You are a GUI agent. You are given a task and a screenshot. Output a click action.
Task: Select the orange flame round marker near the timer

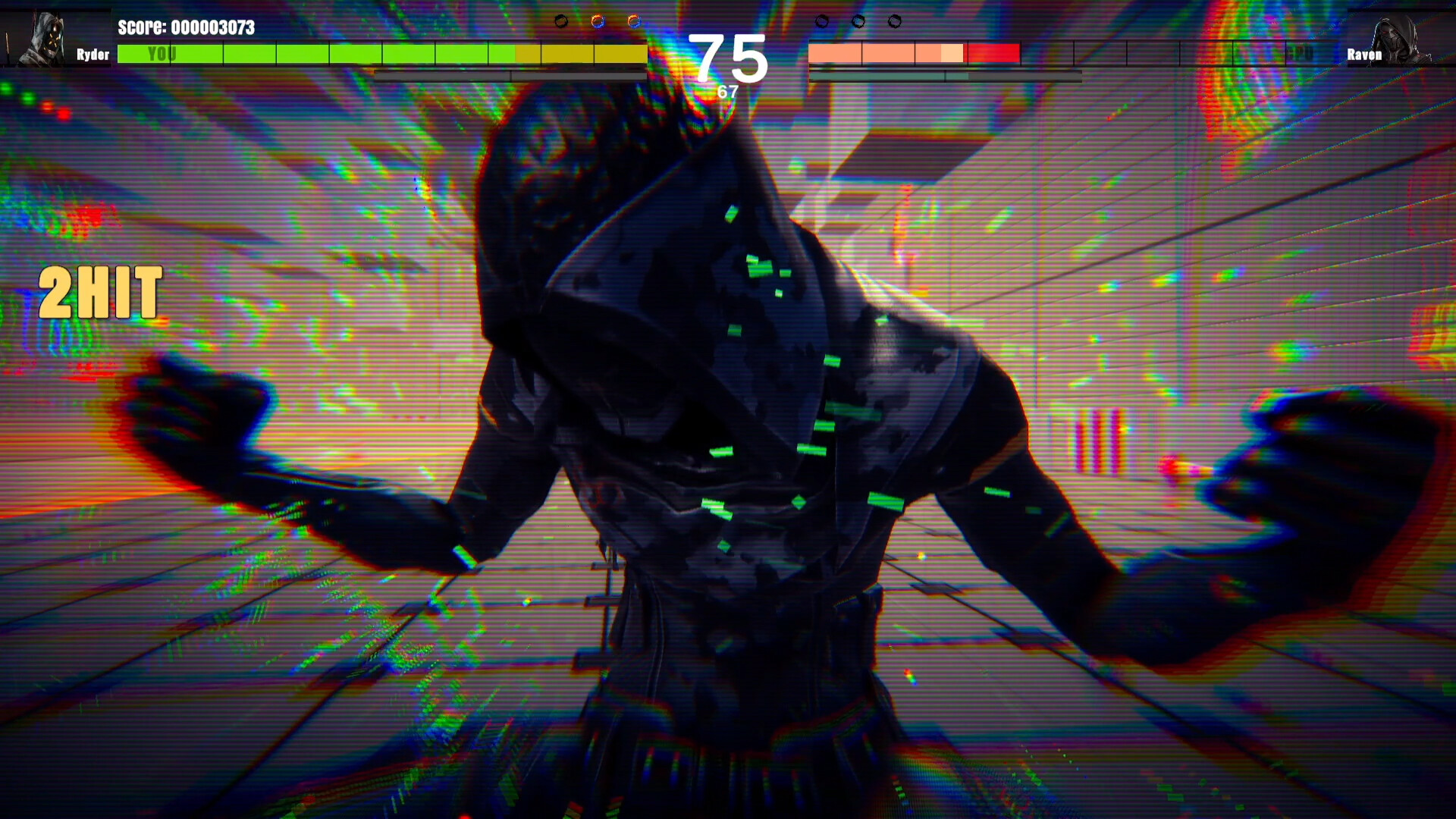[x=598, y=21]
